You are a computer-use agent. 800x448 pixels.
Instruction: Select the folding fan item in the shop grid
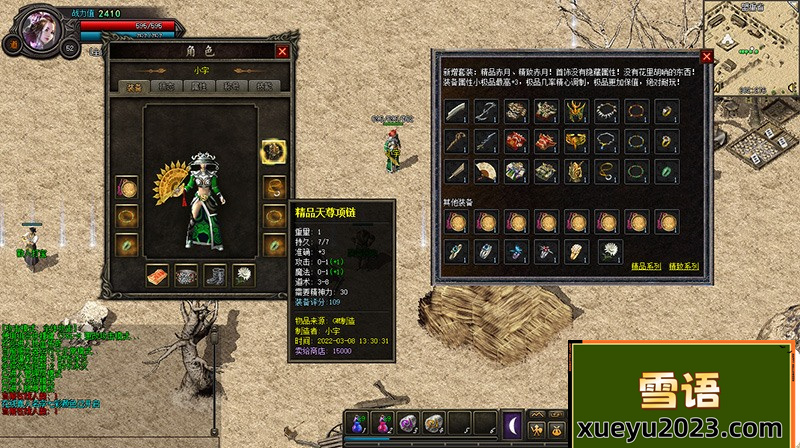pos(485,171)
